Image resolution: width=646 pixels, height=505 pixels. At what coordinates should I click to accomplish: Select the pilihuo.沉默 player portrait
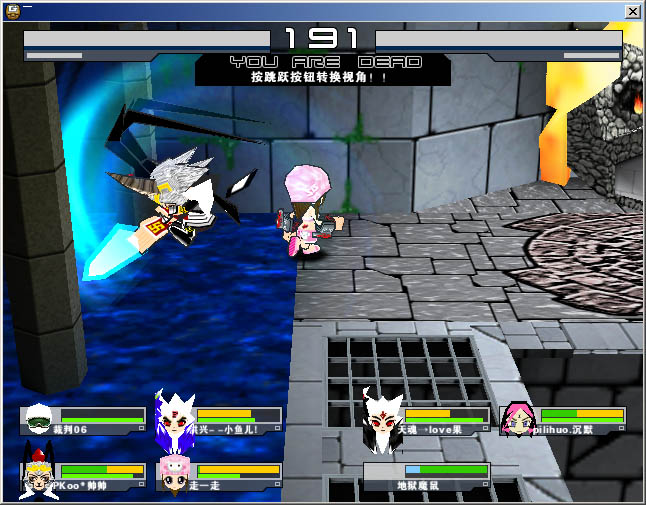518,419
